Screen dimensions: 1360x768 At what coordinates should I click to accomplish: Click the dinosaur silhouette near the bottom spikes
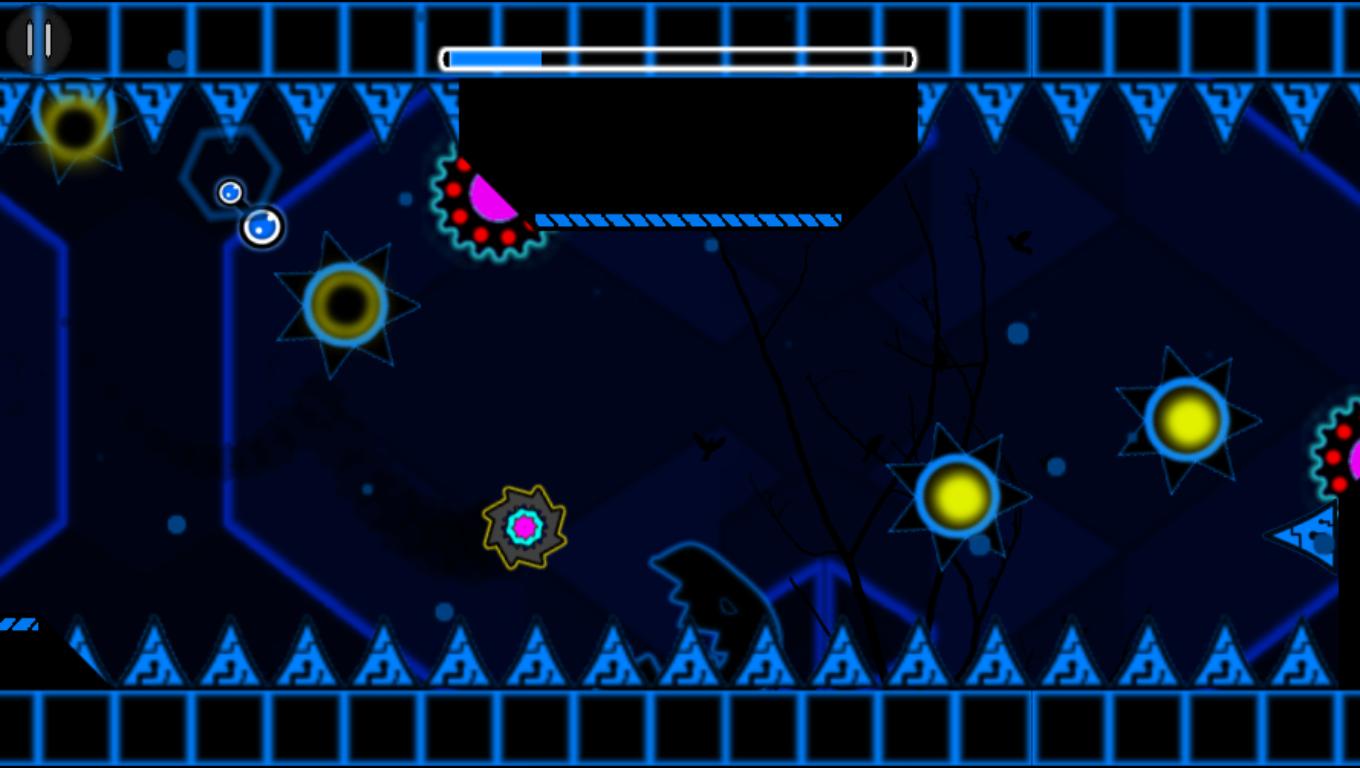coord(715,590)
